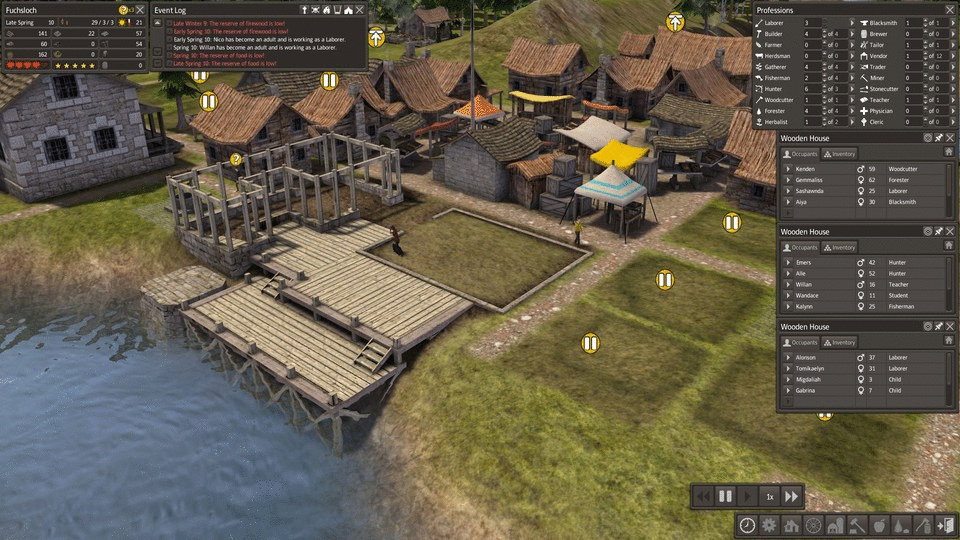Select occupant Willan the Teacher
This screenshot has height=540, width=960.
pos(805,284)
